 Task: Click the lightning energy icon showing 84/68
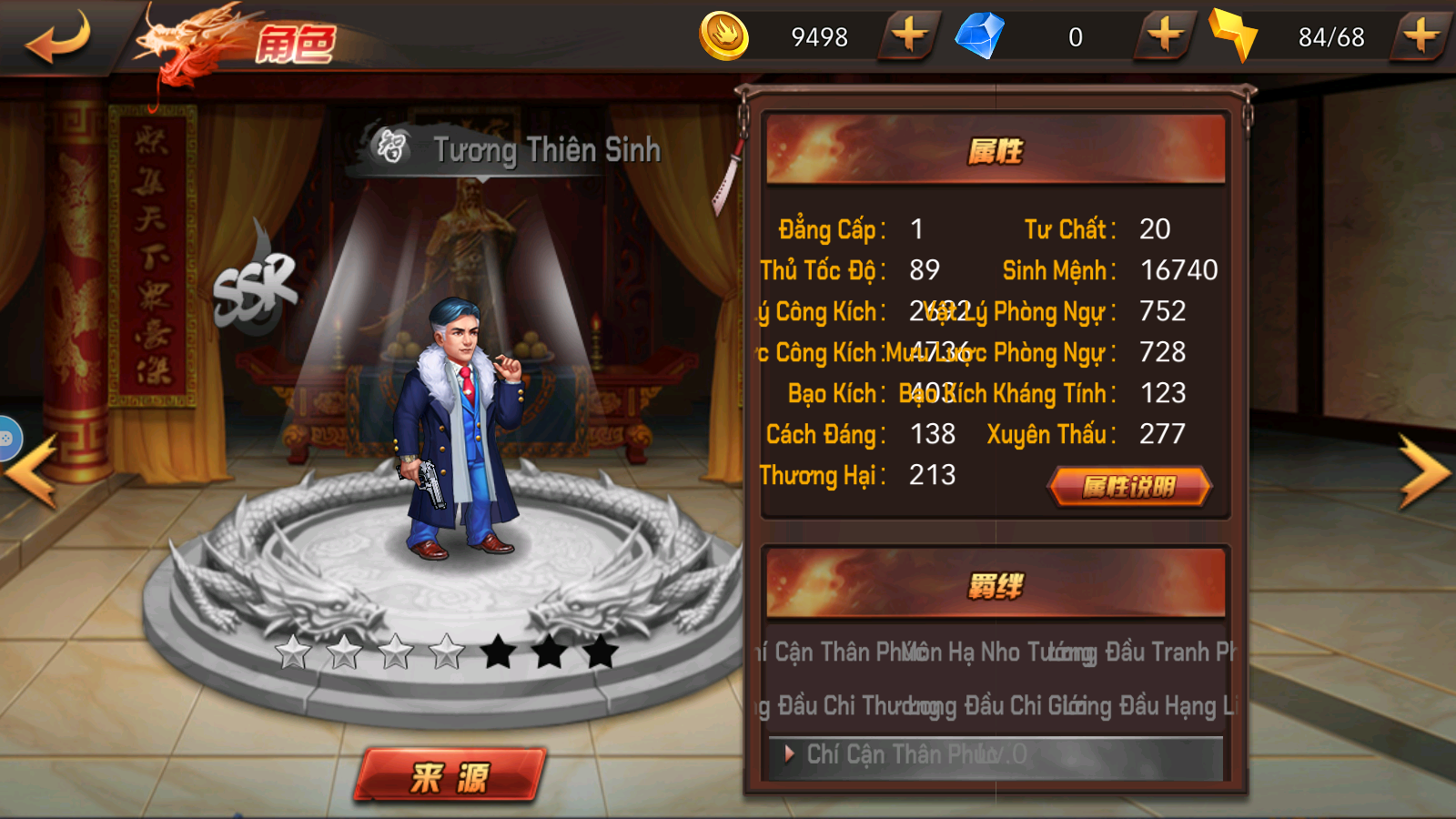click(x=1235, y=37)
